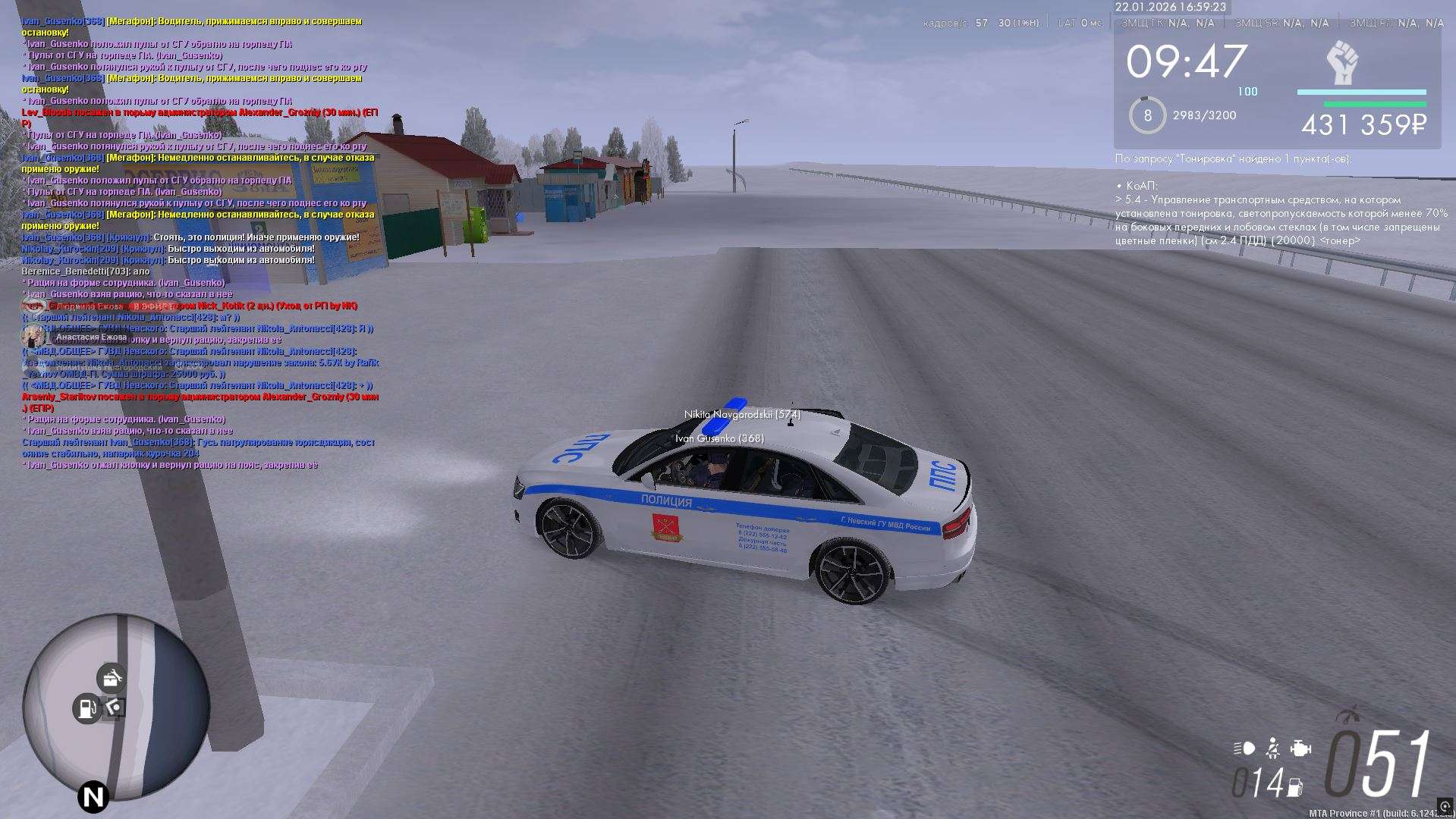Toggle the seatbelt indicator icon
This screenshot has width=1456, height=819.
1273,748
